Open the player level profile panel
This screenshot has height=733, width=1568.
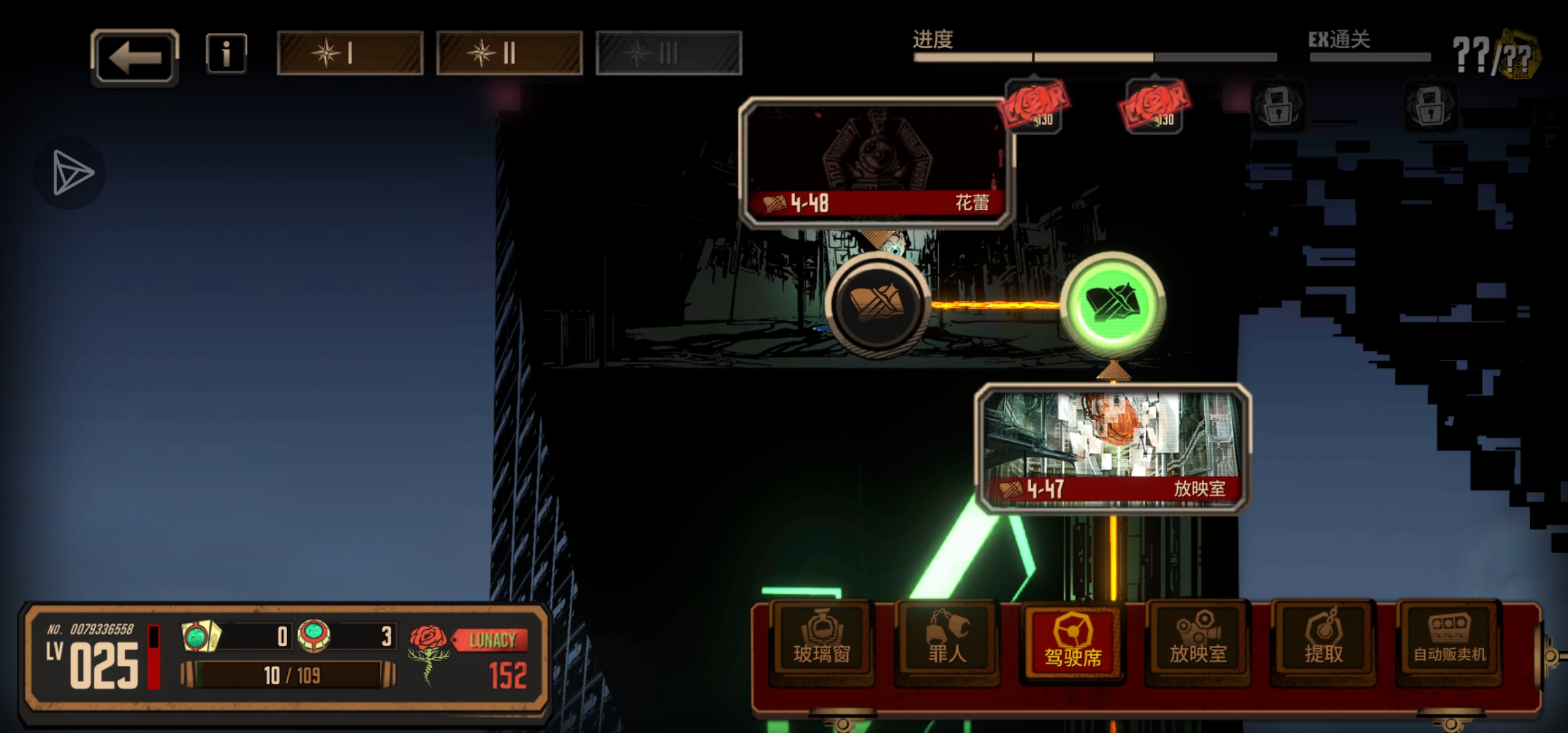tap(95, 657)
